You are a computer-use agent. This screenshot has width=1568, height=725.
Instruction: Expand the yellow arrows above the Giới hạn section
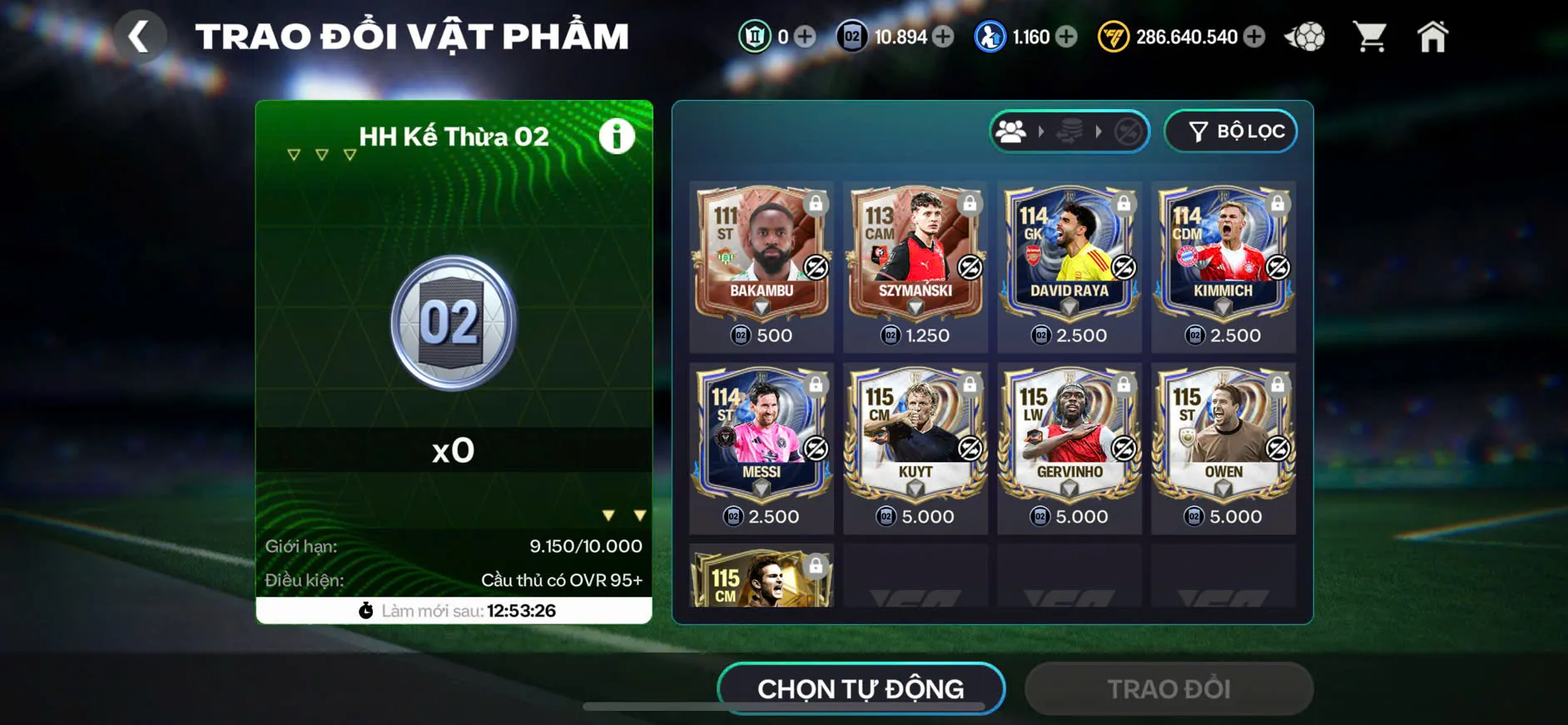click(623, 514)
